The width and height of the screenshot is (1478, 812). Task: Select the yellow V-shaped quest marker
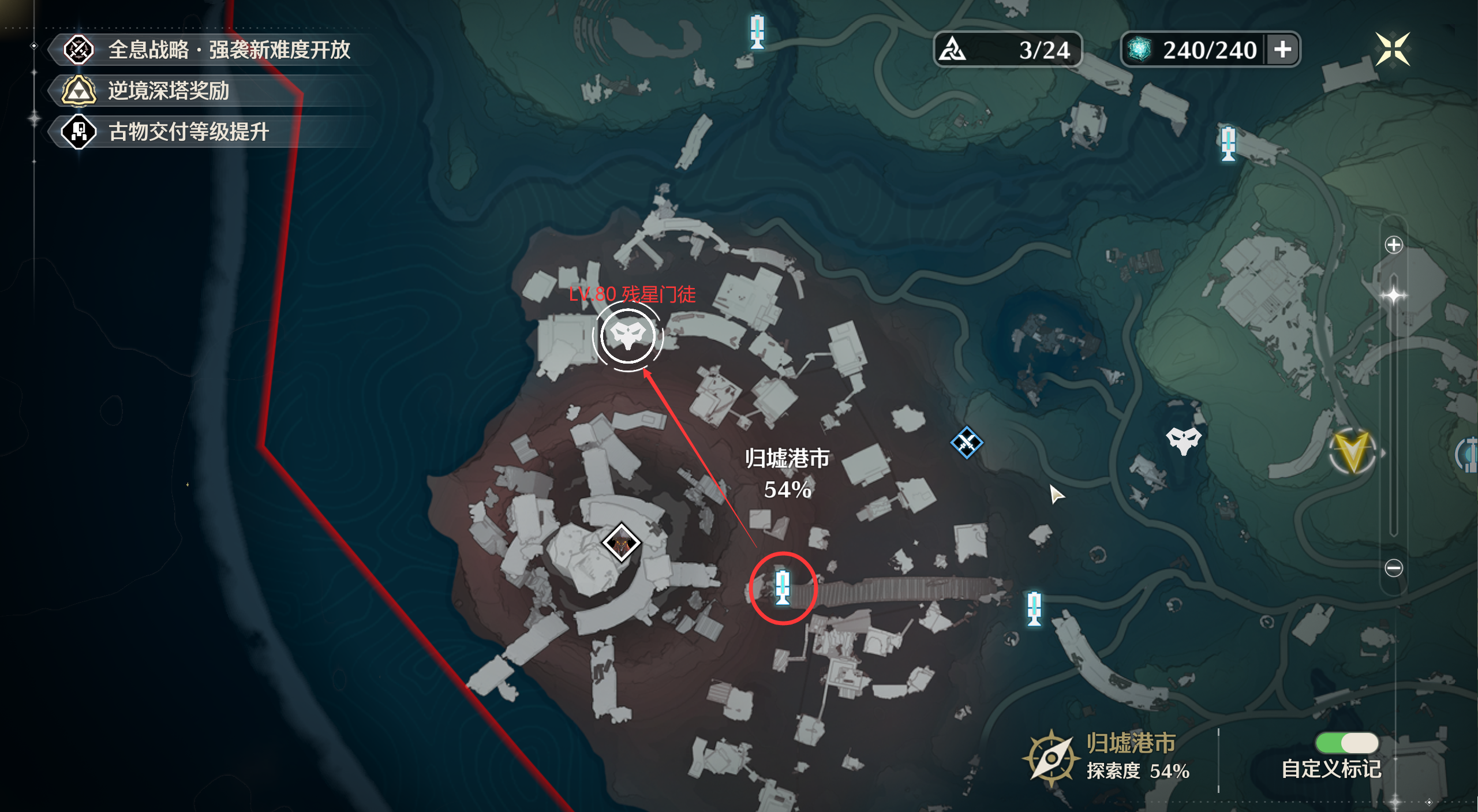pyautogui.click(x=1352, y=451)
